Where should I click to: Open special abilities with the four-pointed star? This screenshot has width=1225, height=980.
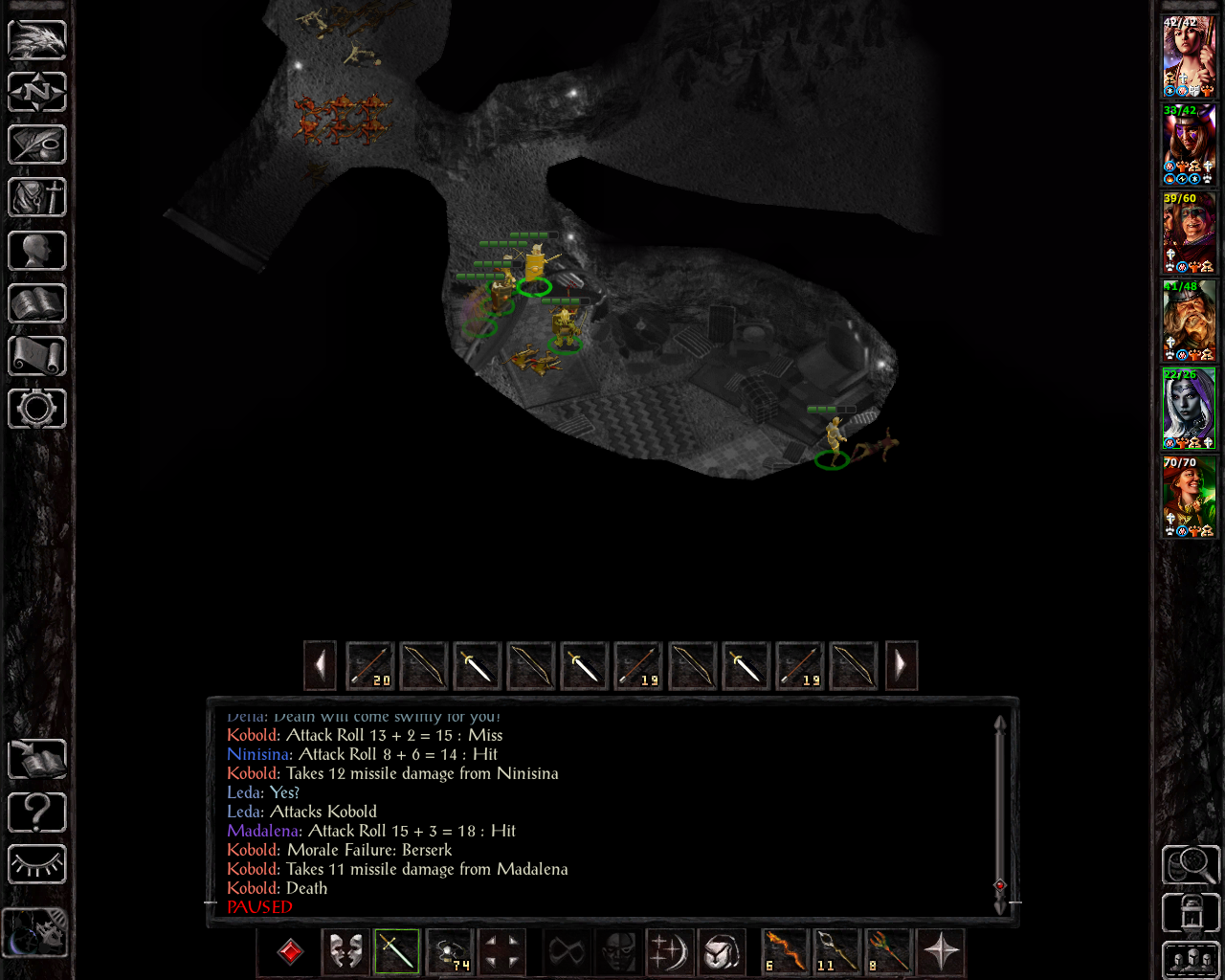[x=941, y=951]
